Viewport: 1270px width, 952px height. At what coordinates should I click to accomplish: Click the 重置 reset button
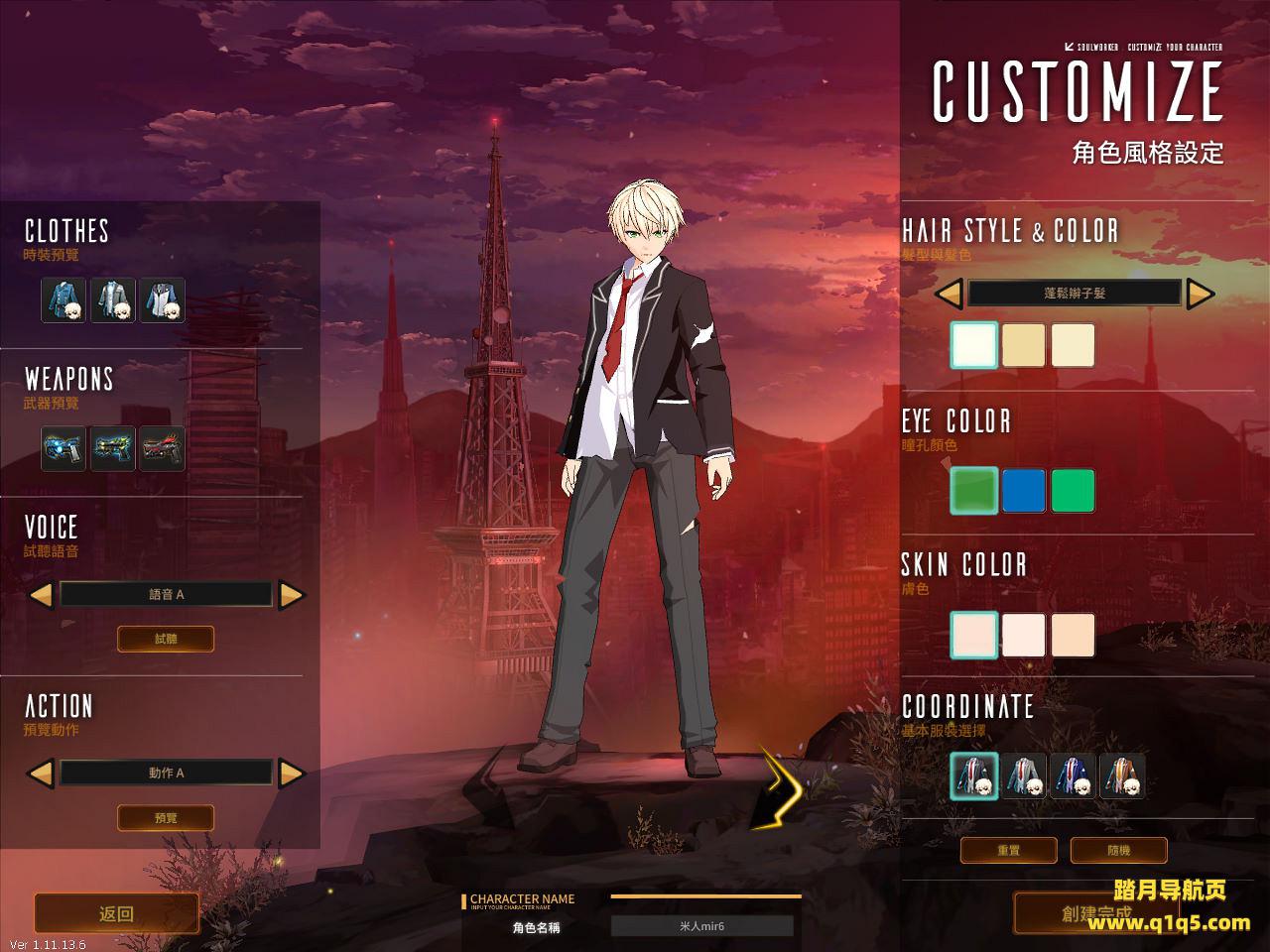(x=1009, y=850)
